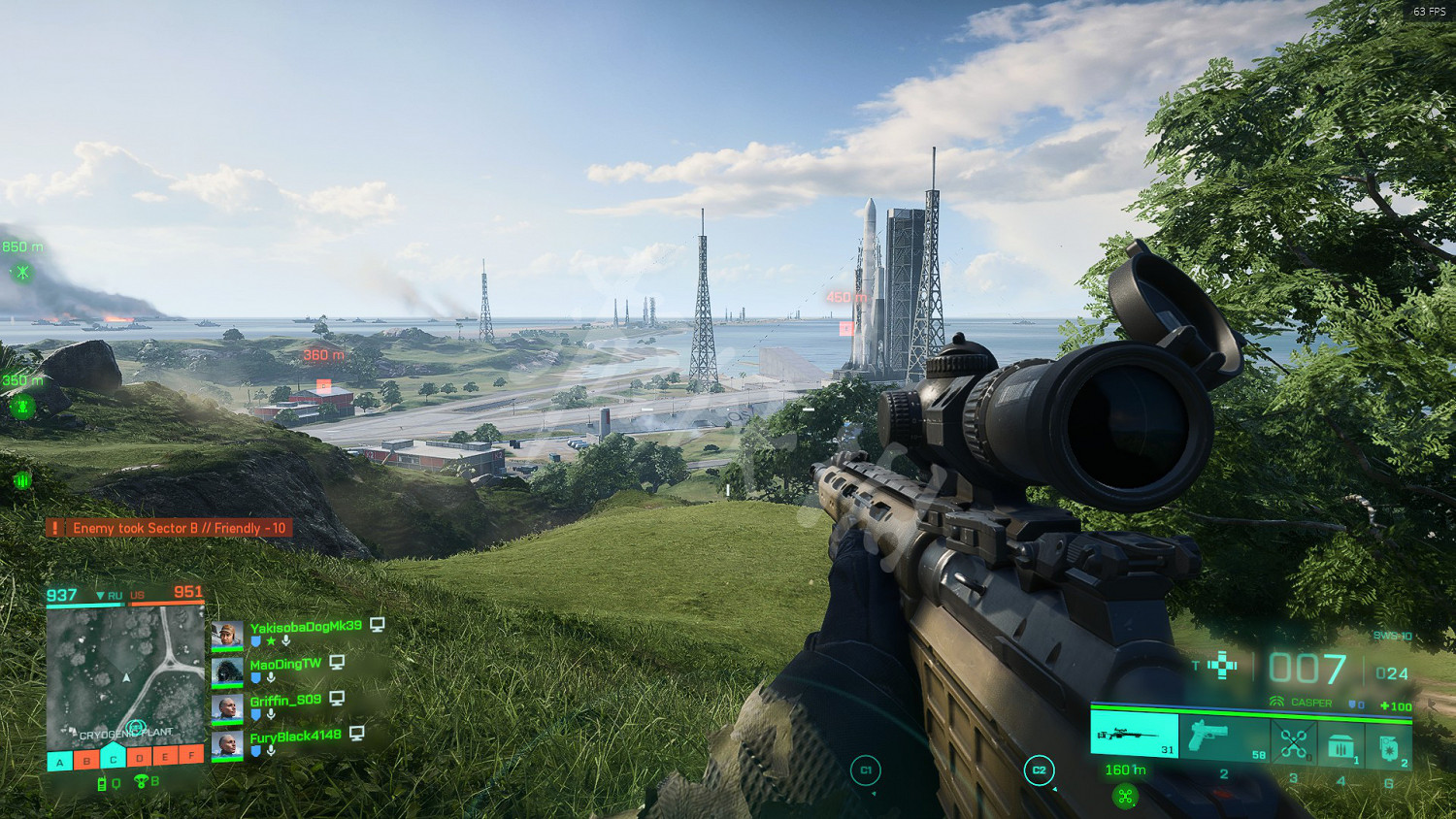The image size is (1456, 819).
Task: Select the grenade slot
Action: click(x=1389, y=746)
